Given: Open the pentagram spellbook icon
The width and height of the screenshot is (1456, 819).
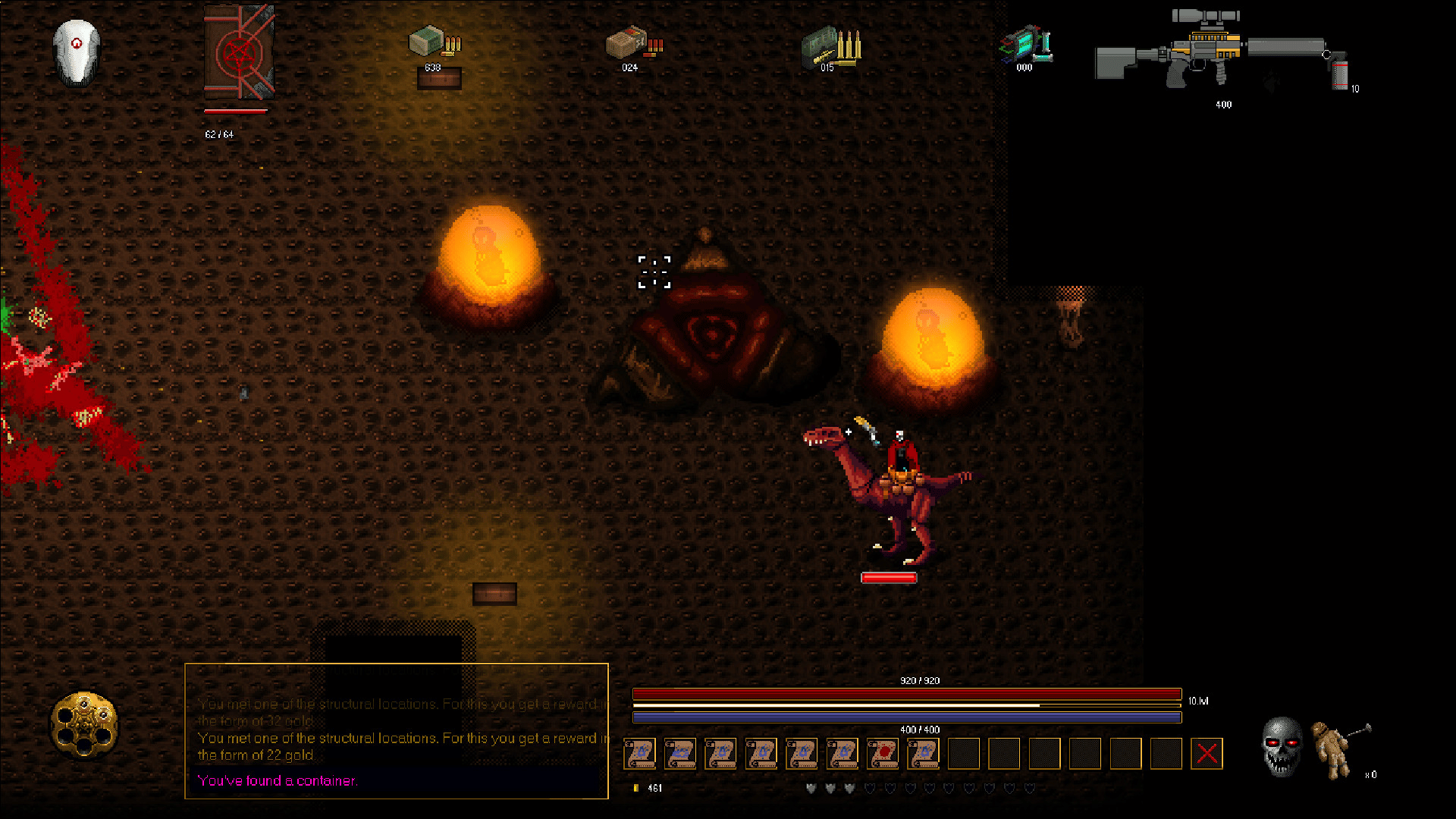Looking at the screenshot, I should pyautogui.click(x=239, y=52).
